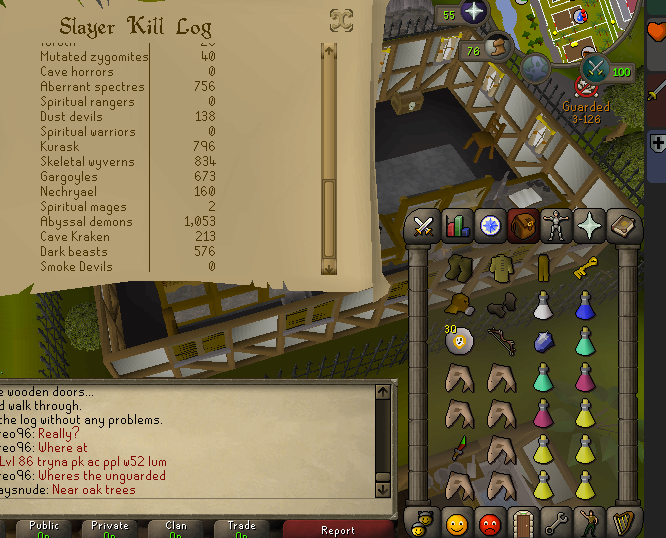The height and width of the screenshot is (538, 666).
Task: Open the Friends List tab
Action: 457,522
